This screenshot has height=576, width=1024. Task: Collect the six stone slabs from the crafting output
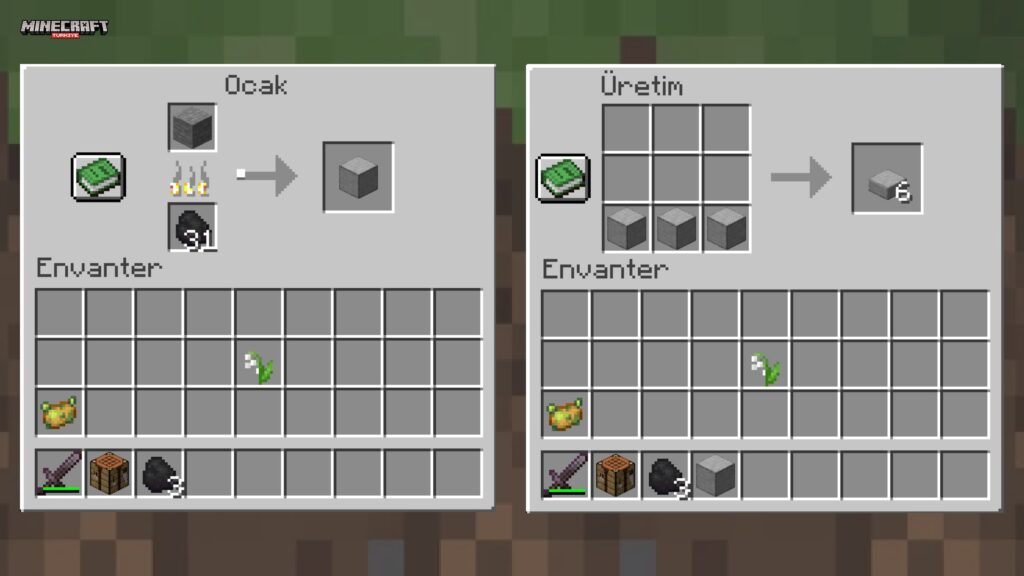coord(886,178)
